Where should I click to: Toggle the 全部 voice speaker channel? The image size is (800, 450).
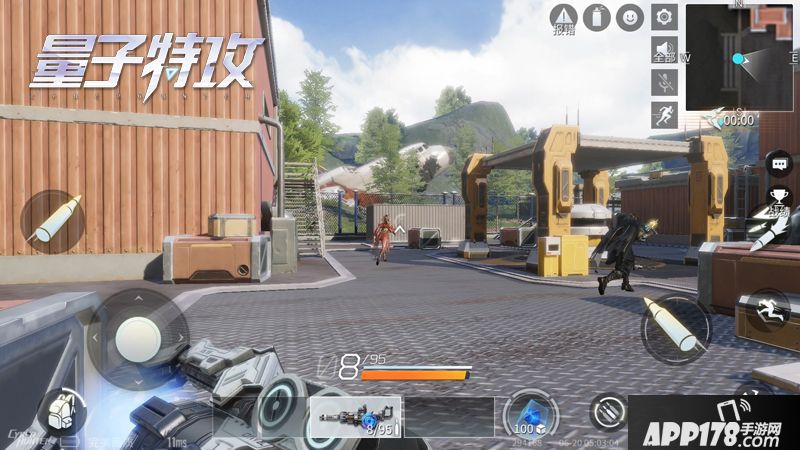tap(664, 50)
